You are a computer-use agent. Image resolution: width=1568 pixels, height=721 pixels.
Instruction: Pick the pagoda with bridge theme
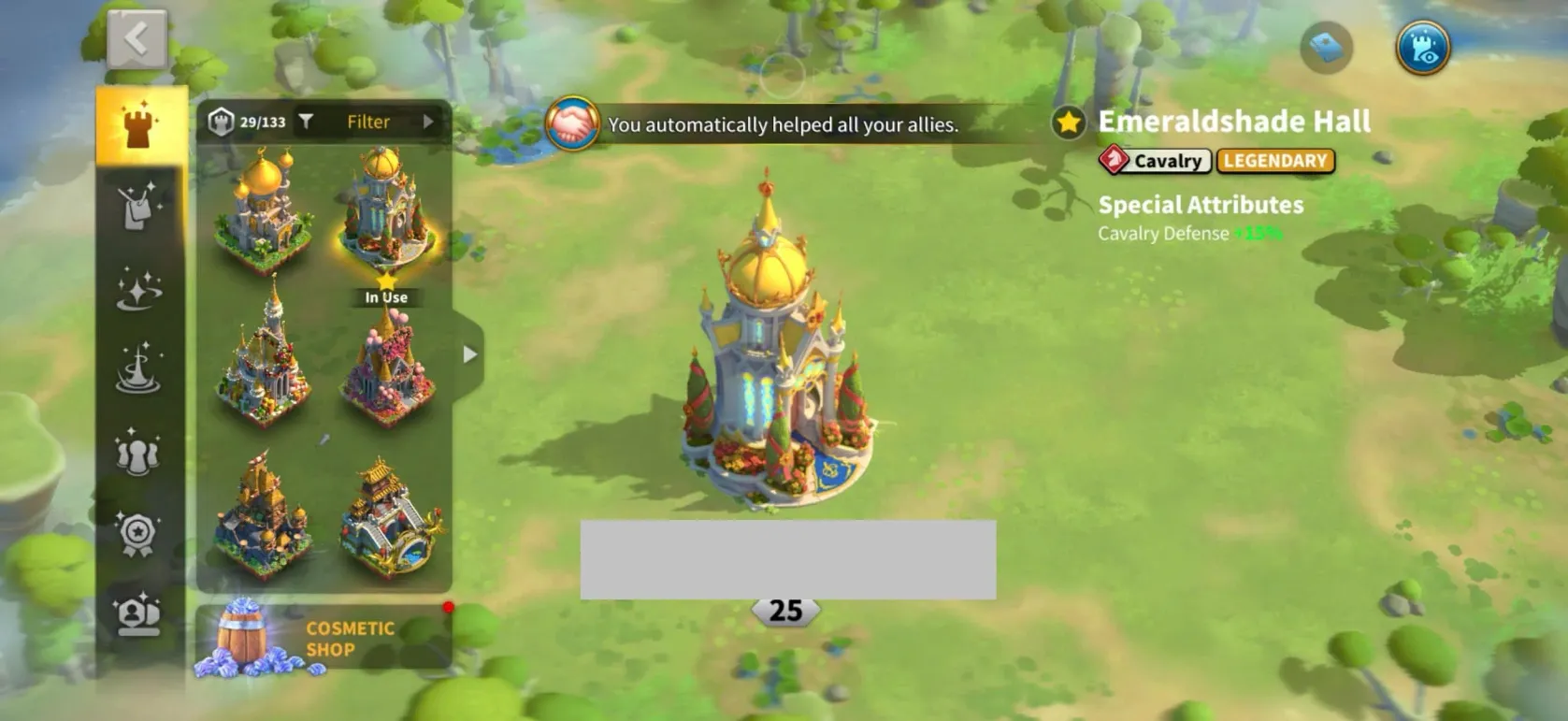click(x=391, y=519)
